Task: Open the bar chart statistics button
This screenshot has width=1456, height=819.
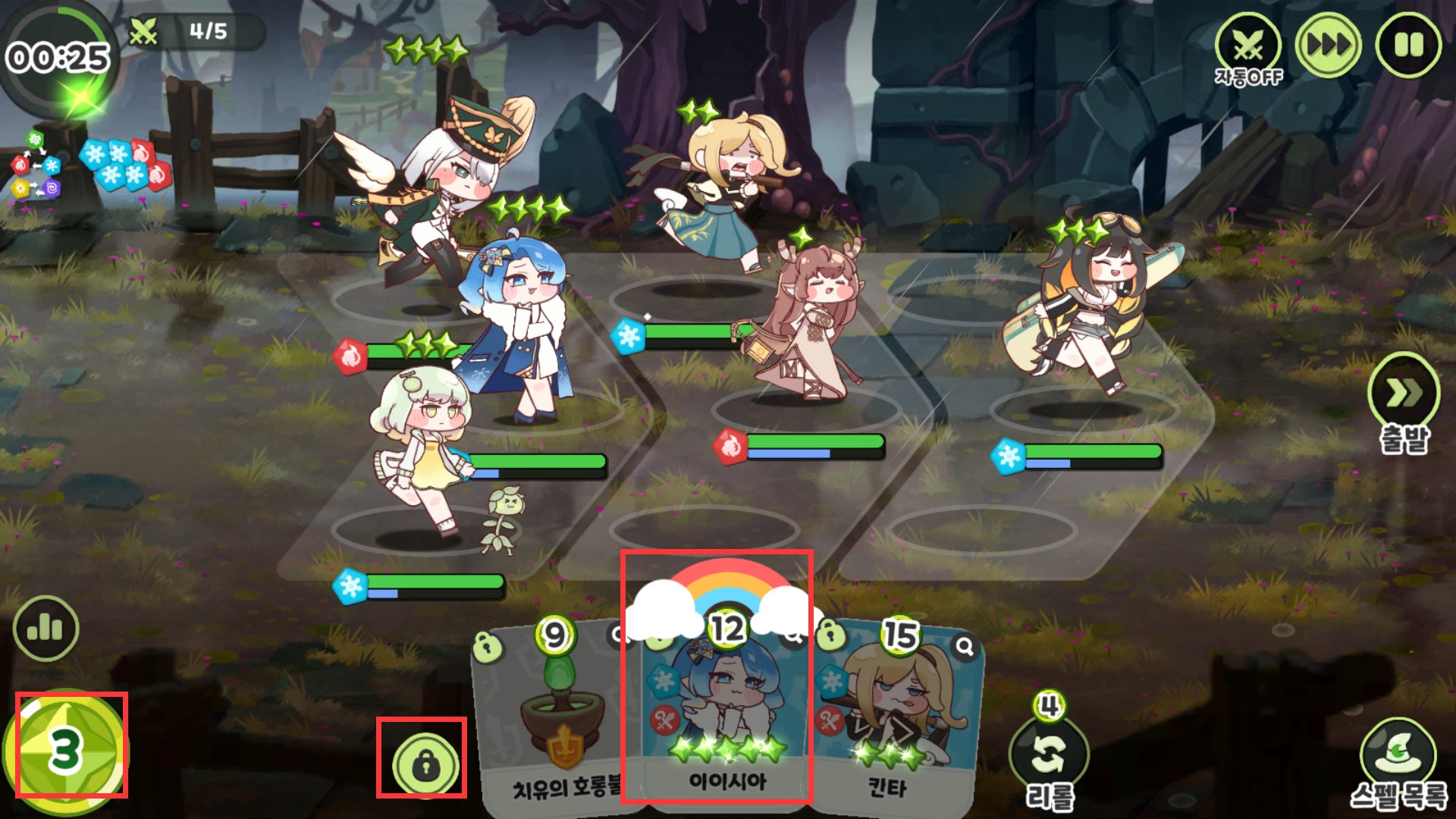Action: click(x=45, y=629)
